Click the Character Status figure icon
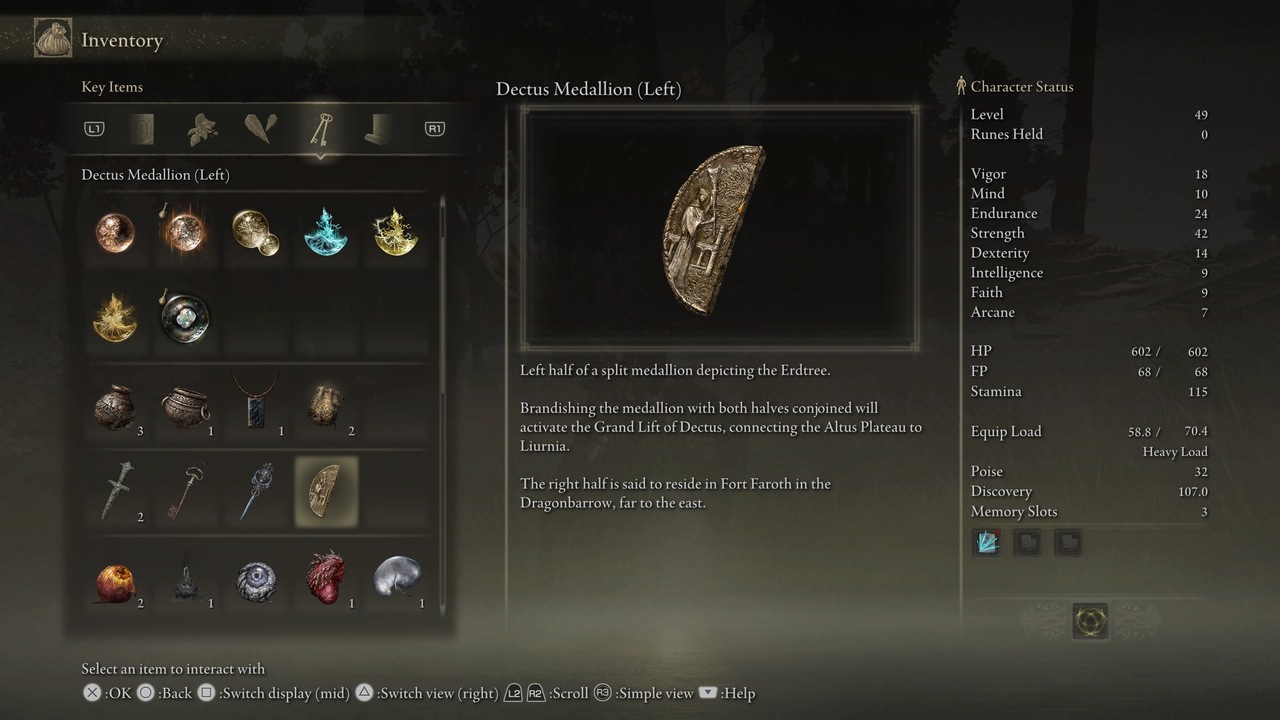1280x720 pixels. (962, 86)
